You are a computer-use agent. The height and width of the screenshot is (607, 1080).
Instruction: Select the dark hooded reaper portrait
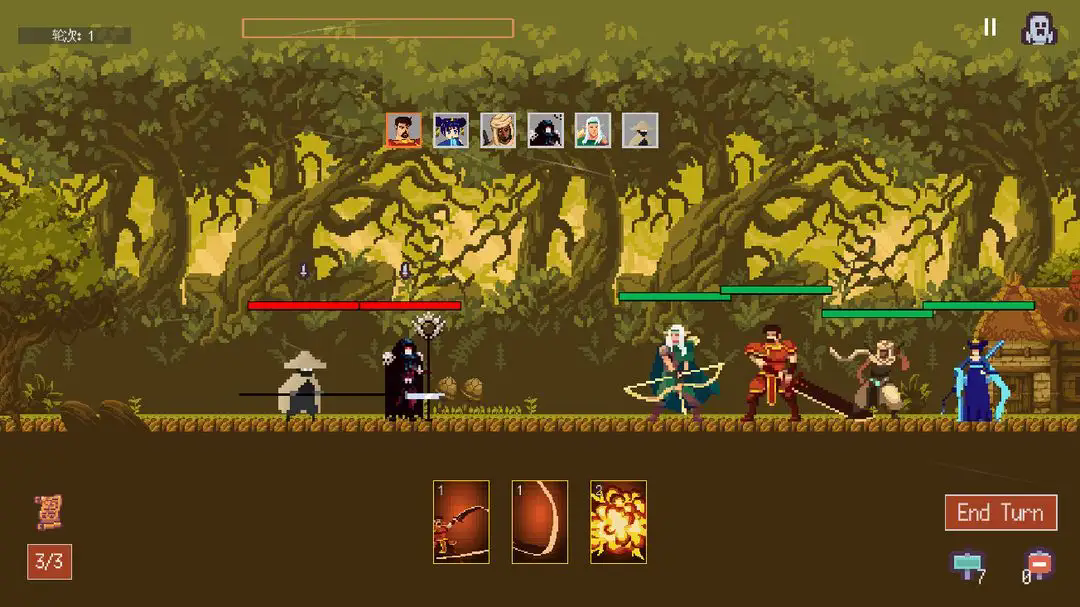click(545, 130)
